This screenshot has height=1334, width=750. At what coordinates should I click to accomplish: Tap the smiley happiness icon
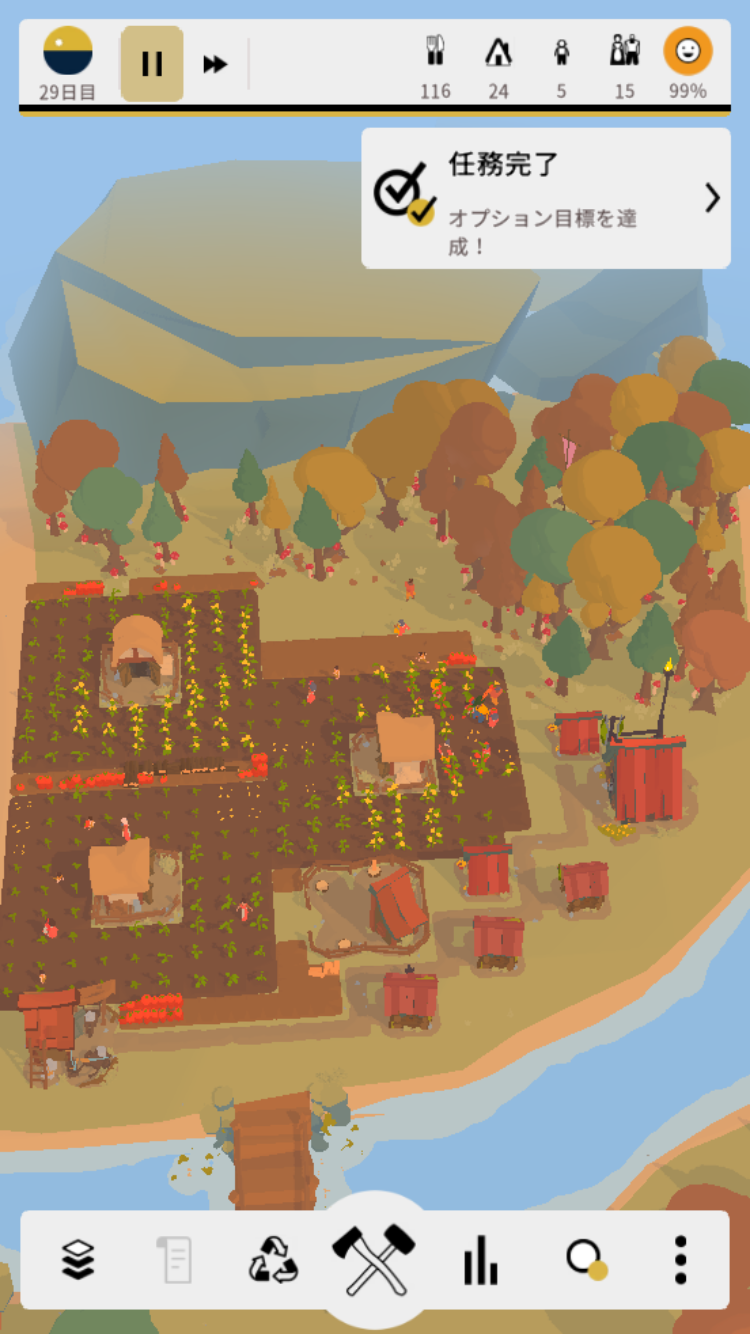coord(688,52)
